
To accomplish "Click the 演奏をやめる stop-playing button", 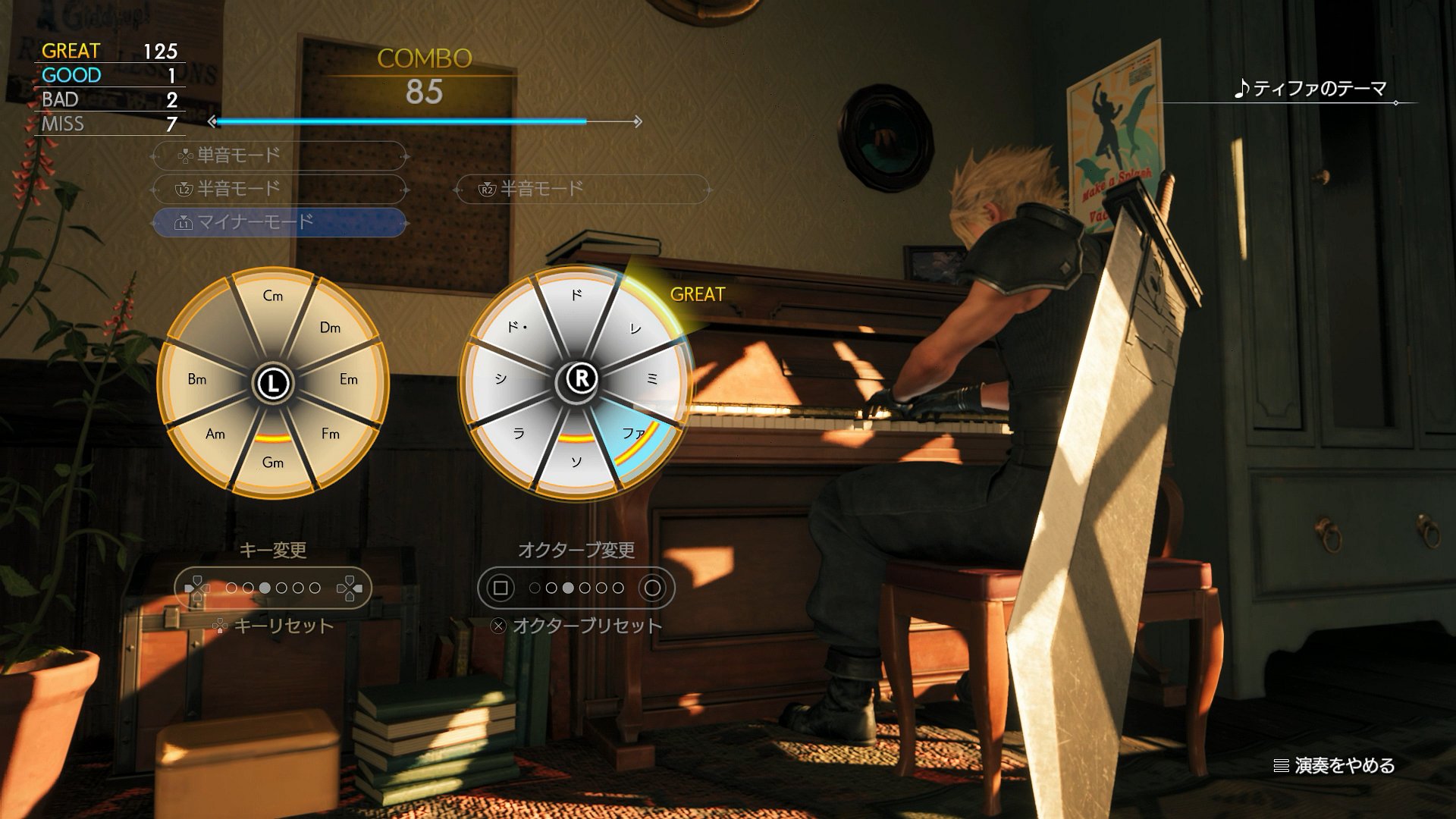I will pos(1335,766).
